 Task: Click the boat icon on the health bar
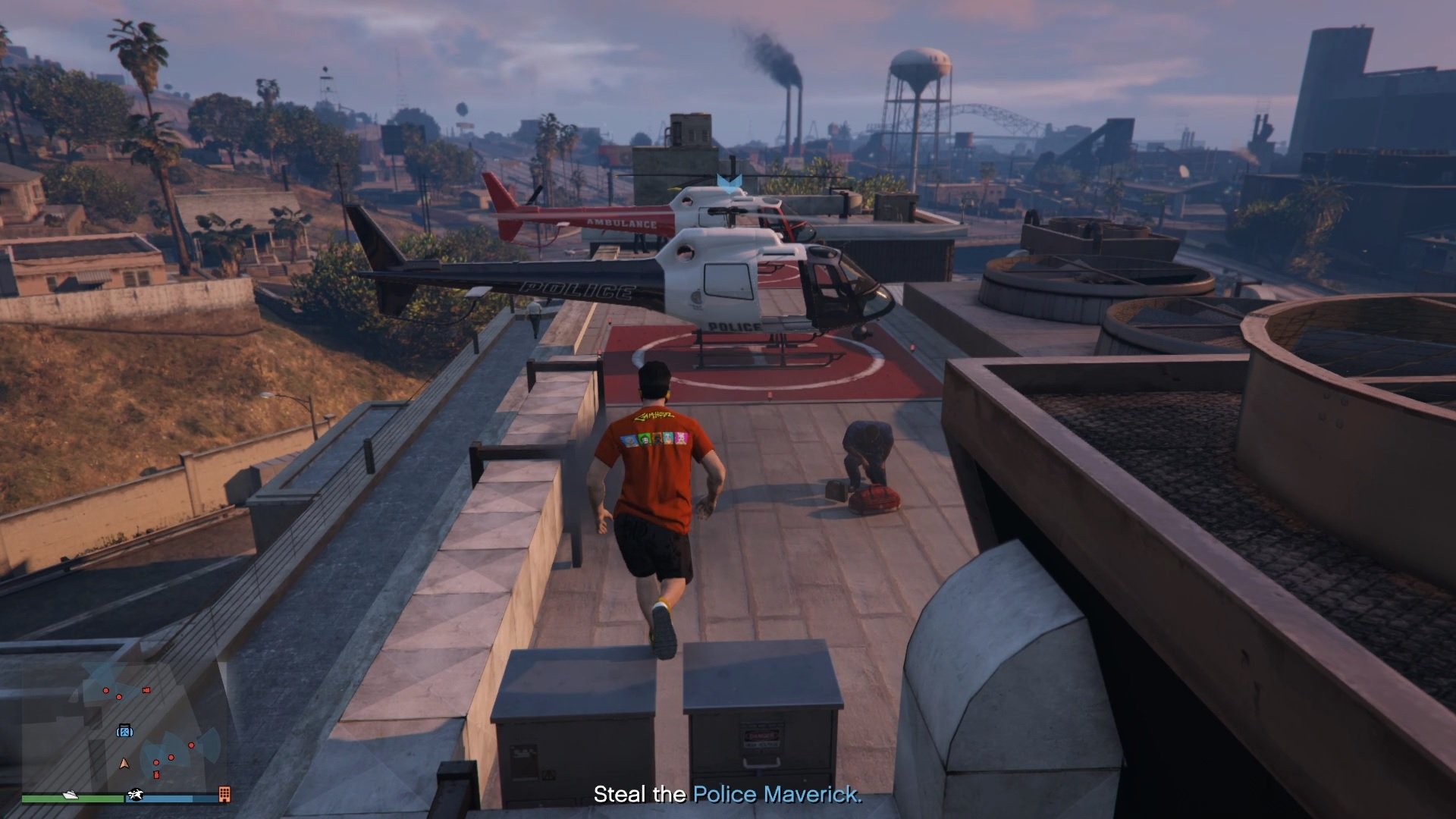pos(70,797)
